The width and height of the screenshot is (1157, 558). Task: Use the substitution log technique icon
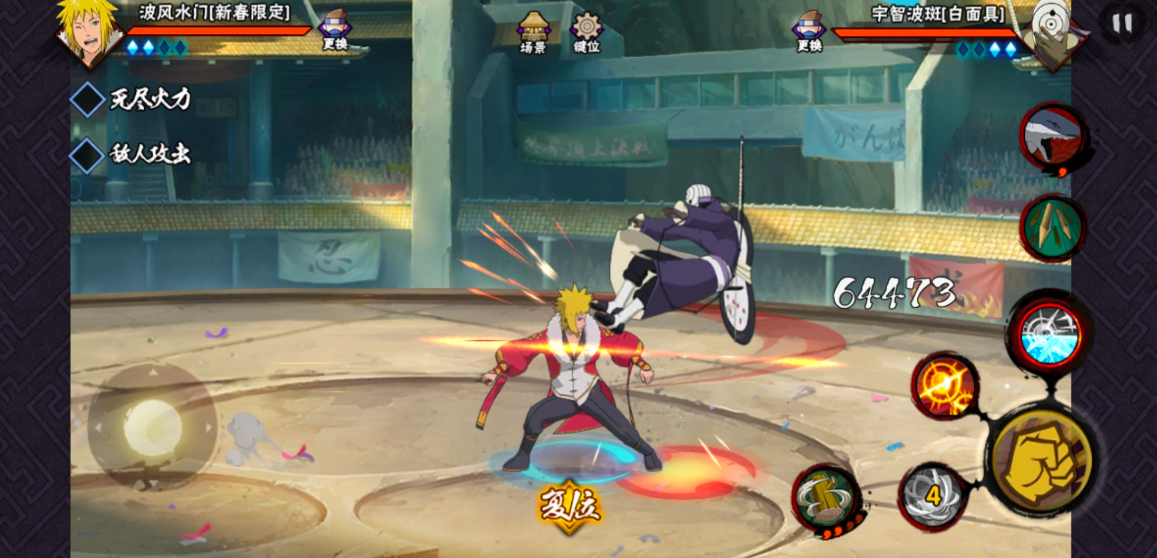(828, 497)
